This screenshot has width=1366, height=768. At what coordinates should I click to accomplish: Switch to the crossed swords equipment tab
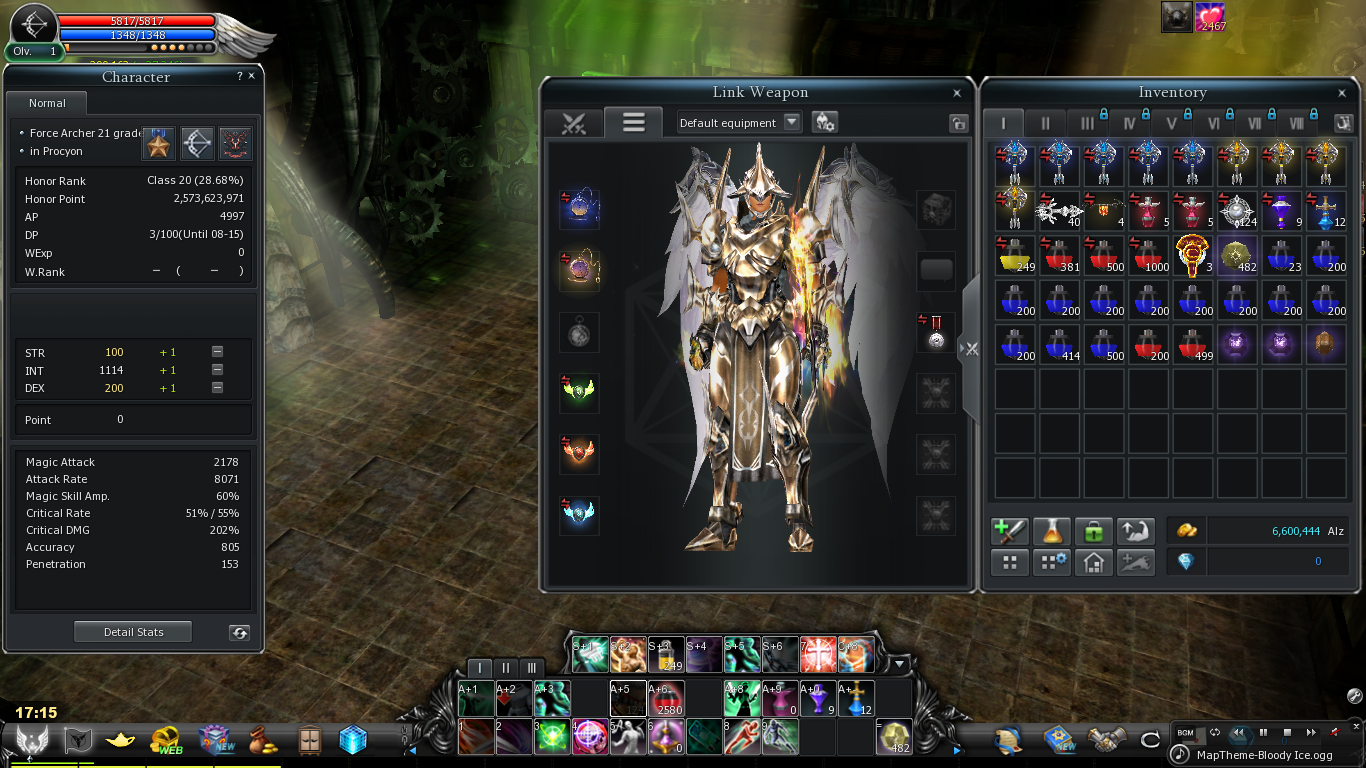click(x=573, y=123)
